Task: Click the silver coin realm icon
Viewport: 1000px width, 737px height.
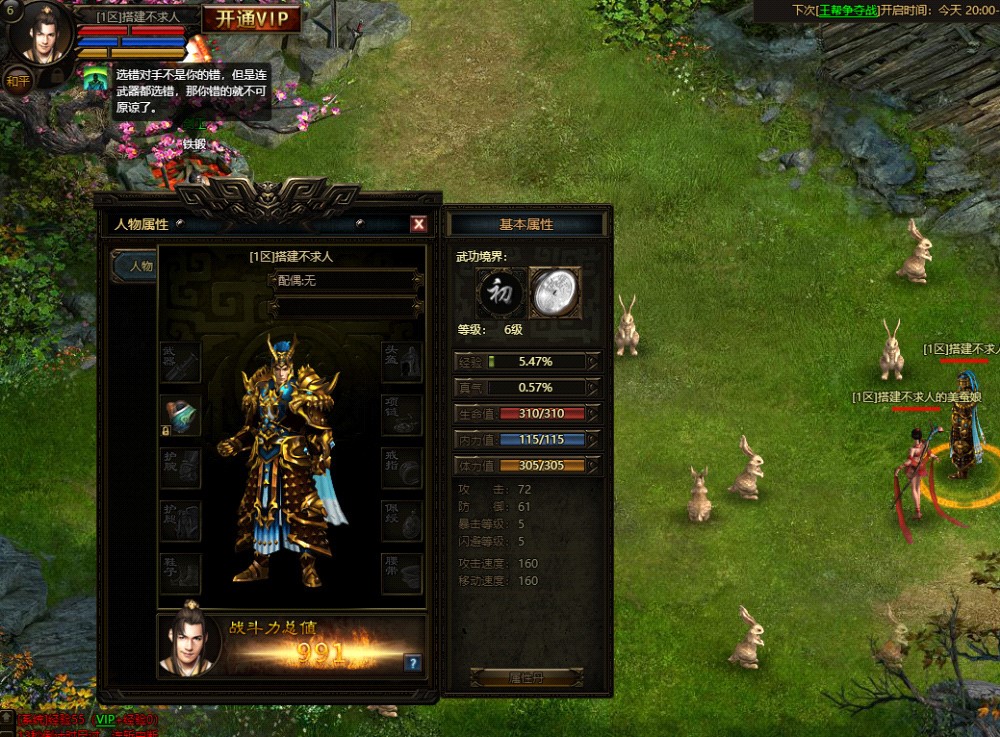Action: point(554,292)
